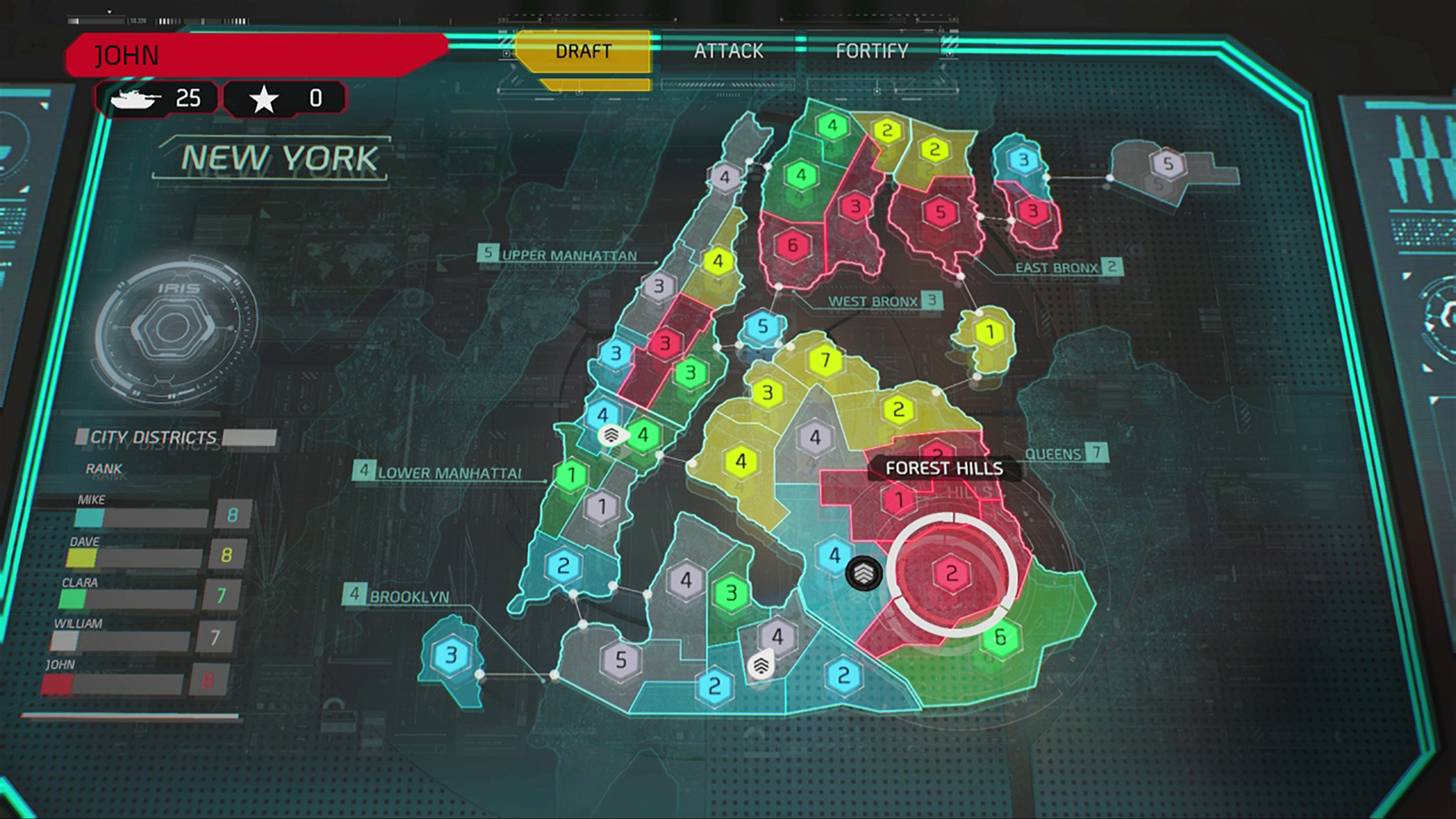Screen dimensions: 1456x819
Task: Click the Lower Manhattan district label
Action: click(x=449, y=473)
